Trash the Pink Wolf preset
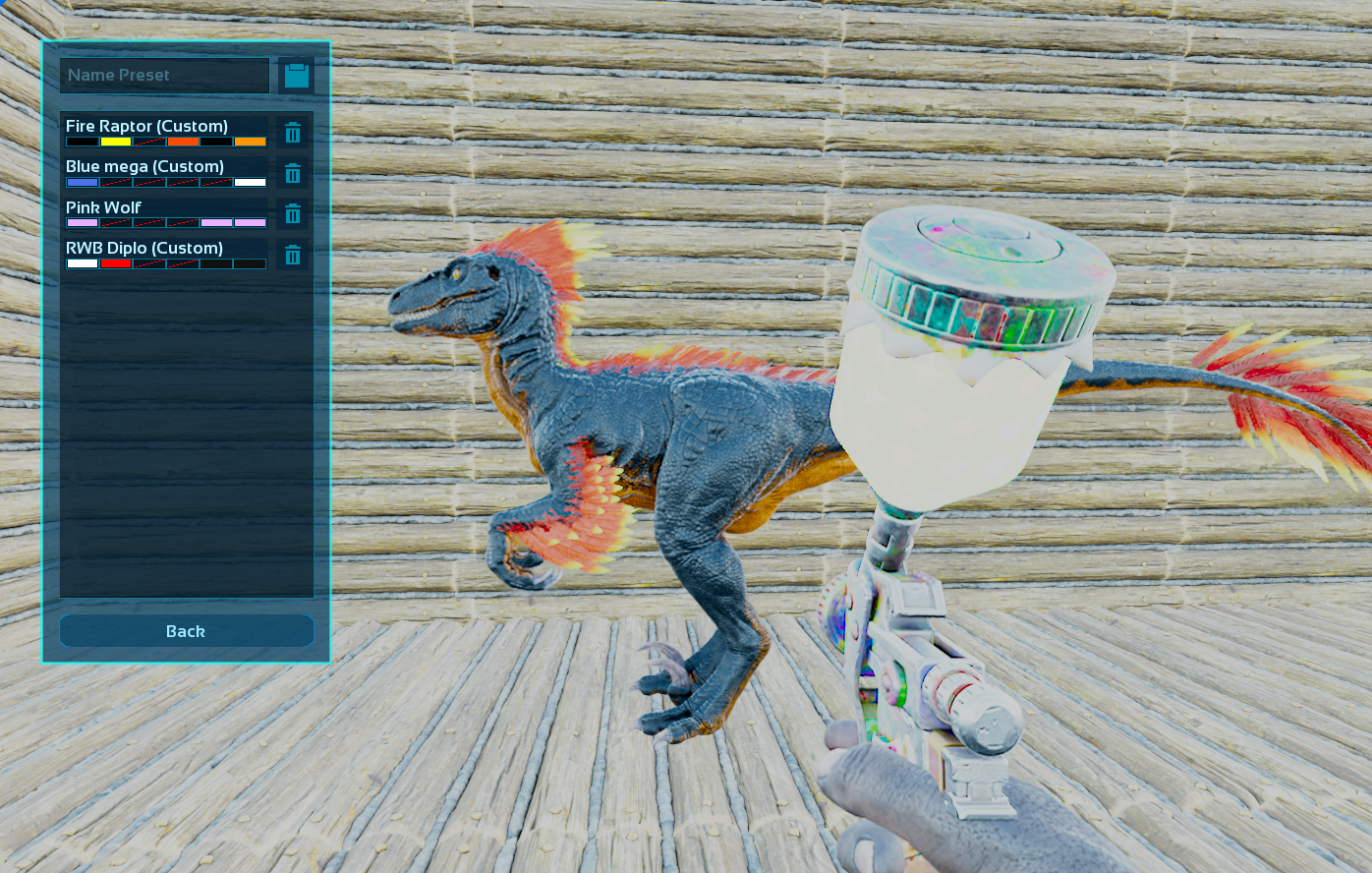The height and width of the screenshot is (873, 1372). (x=293, y=214)
